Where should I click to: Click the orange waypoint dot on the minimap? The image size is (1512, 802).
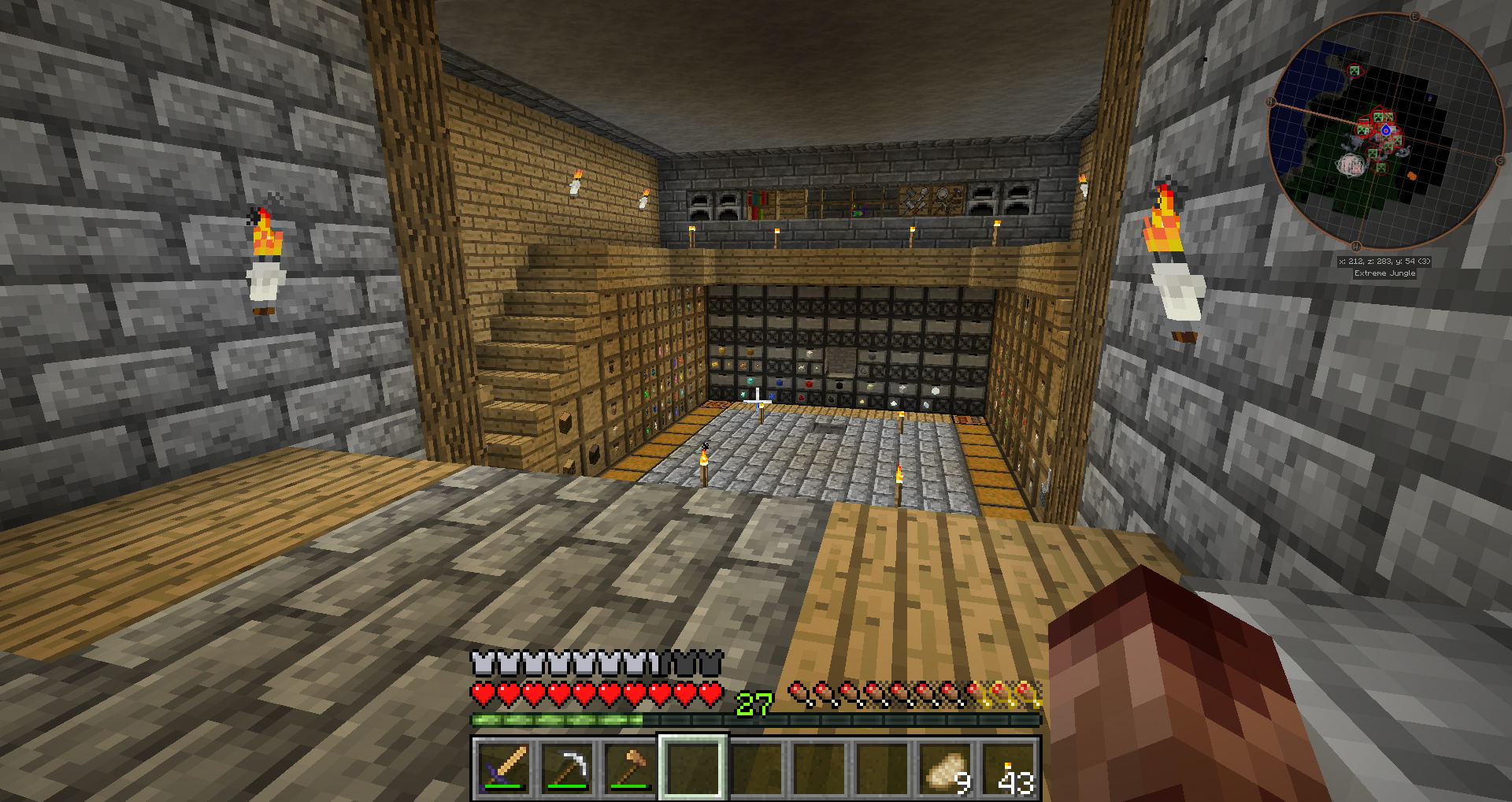(x=1412, y=176)
